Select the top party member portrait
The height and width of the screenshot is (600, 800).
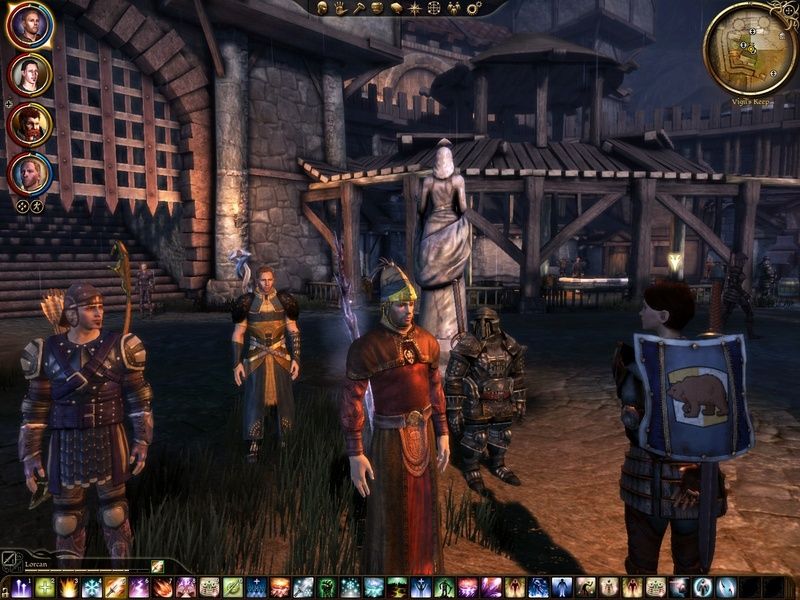(30, 25)
